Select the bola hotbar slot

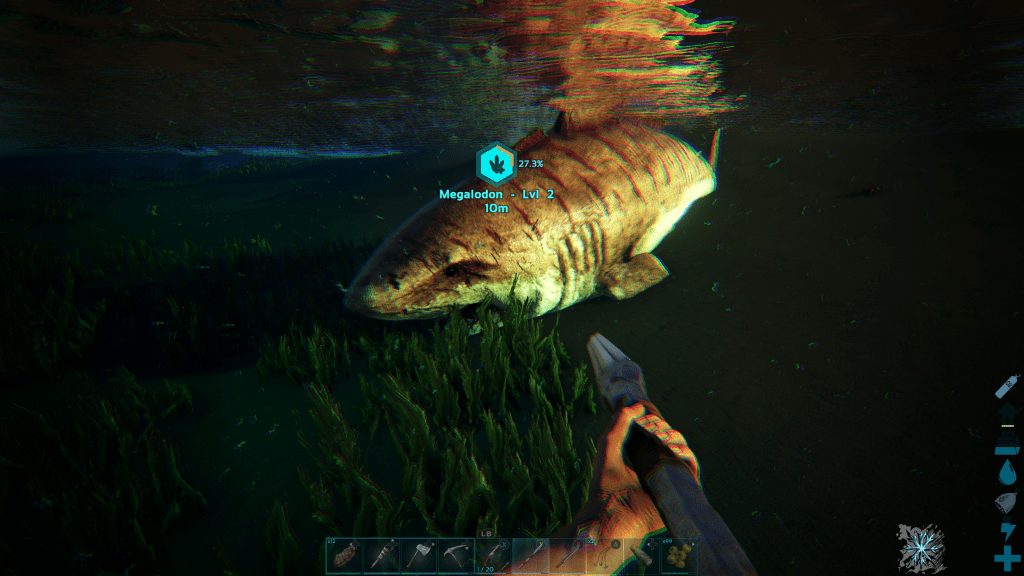(604, 556)
